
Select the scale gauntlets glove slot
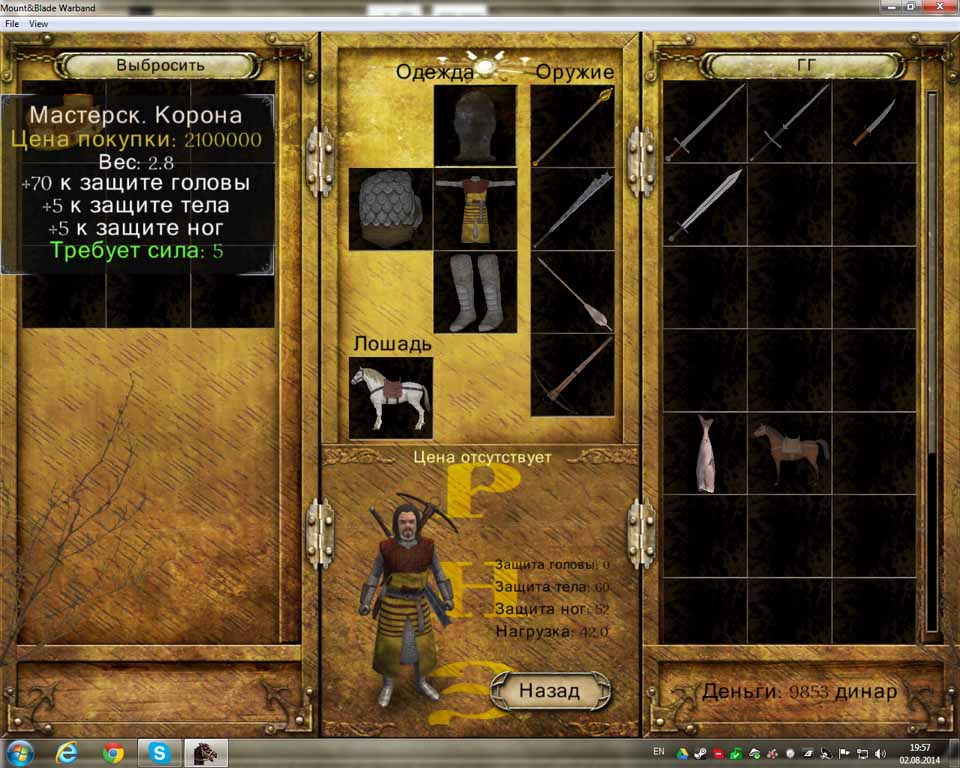coord(390,209)
